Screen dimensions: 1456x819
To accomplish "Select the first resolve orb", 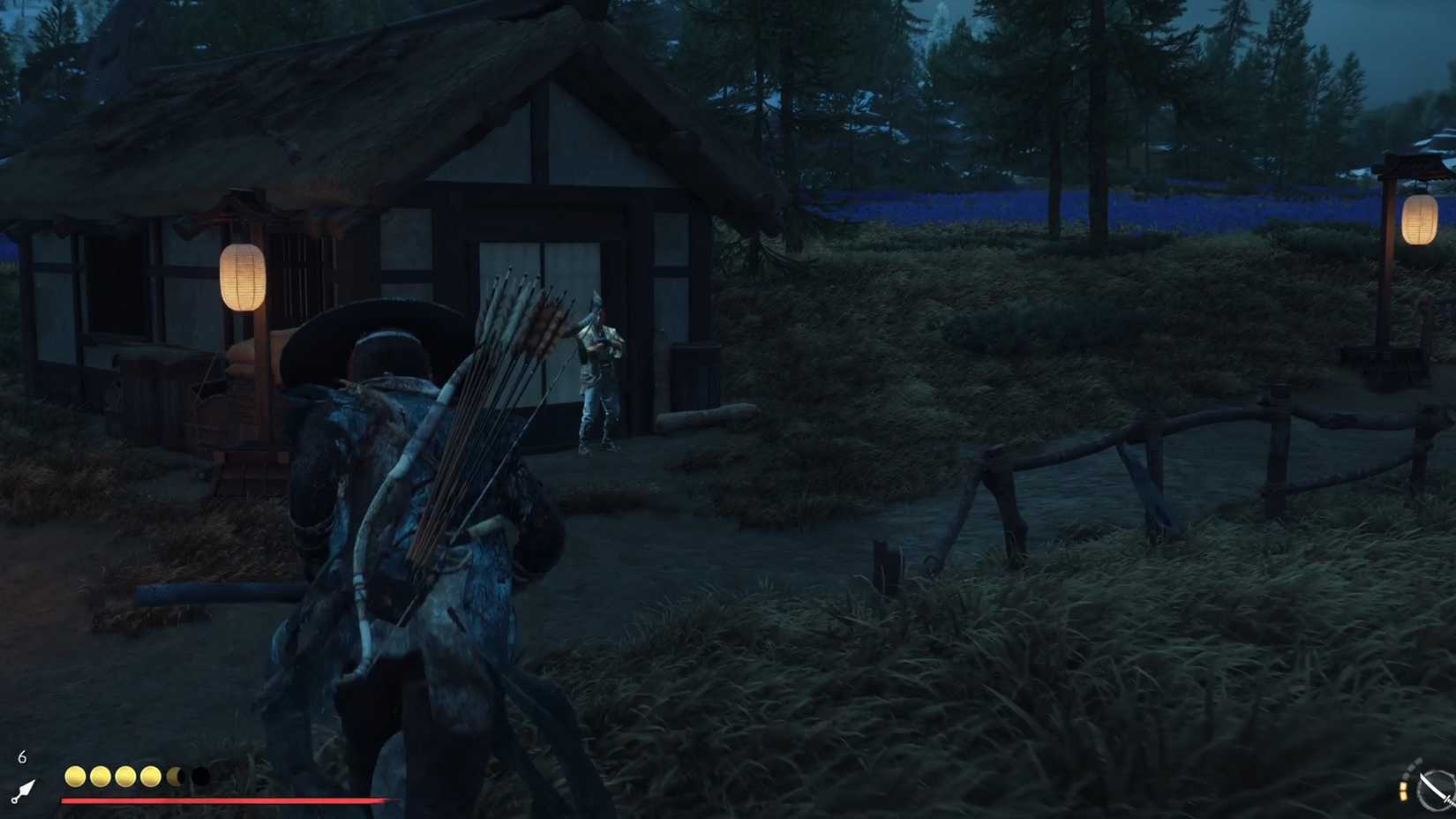I will 74,776.
